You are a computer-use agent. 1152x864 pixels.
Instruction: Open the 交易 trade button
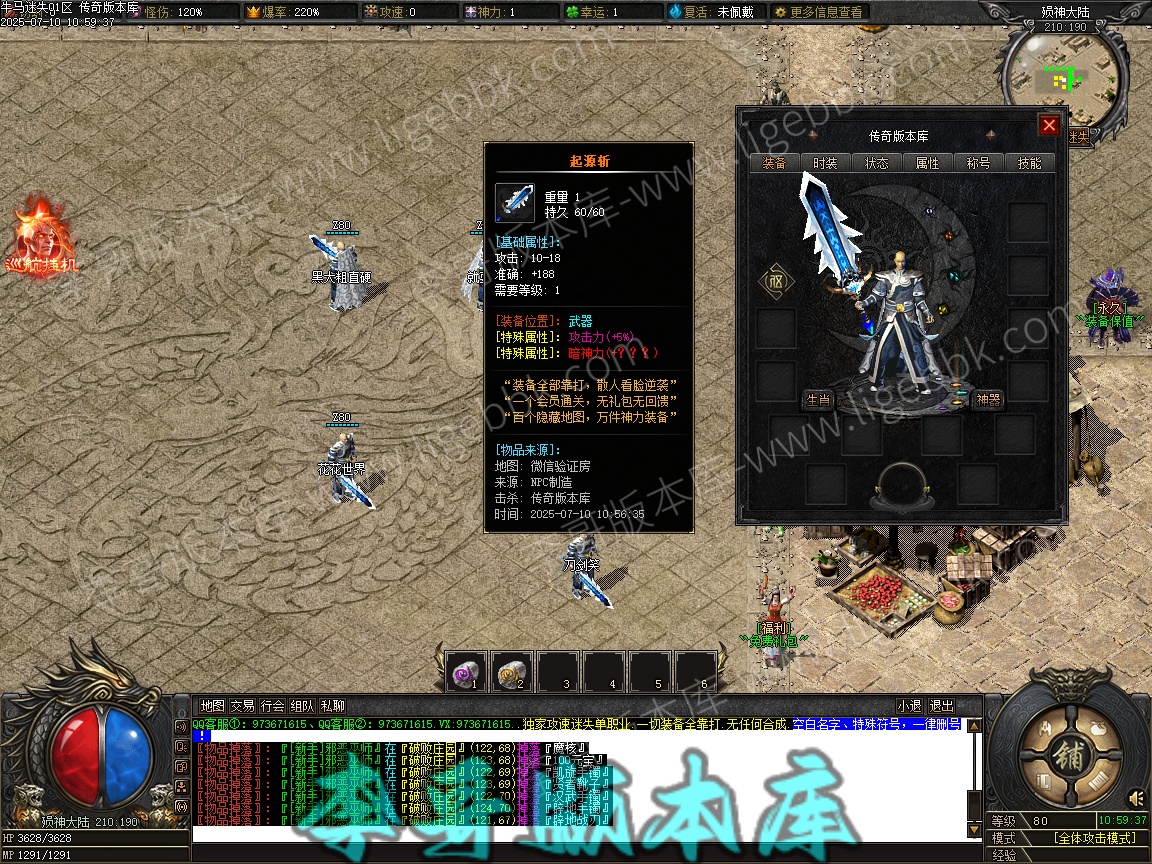(242, 706)
